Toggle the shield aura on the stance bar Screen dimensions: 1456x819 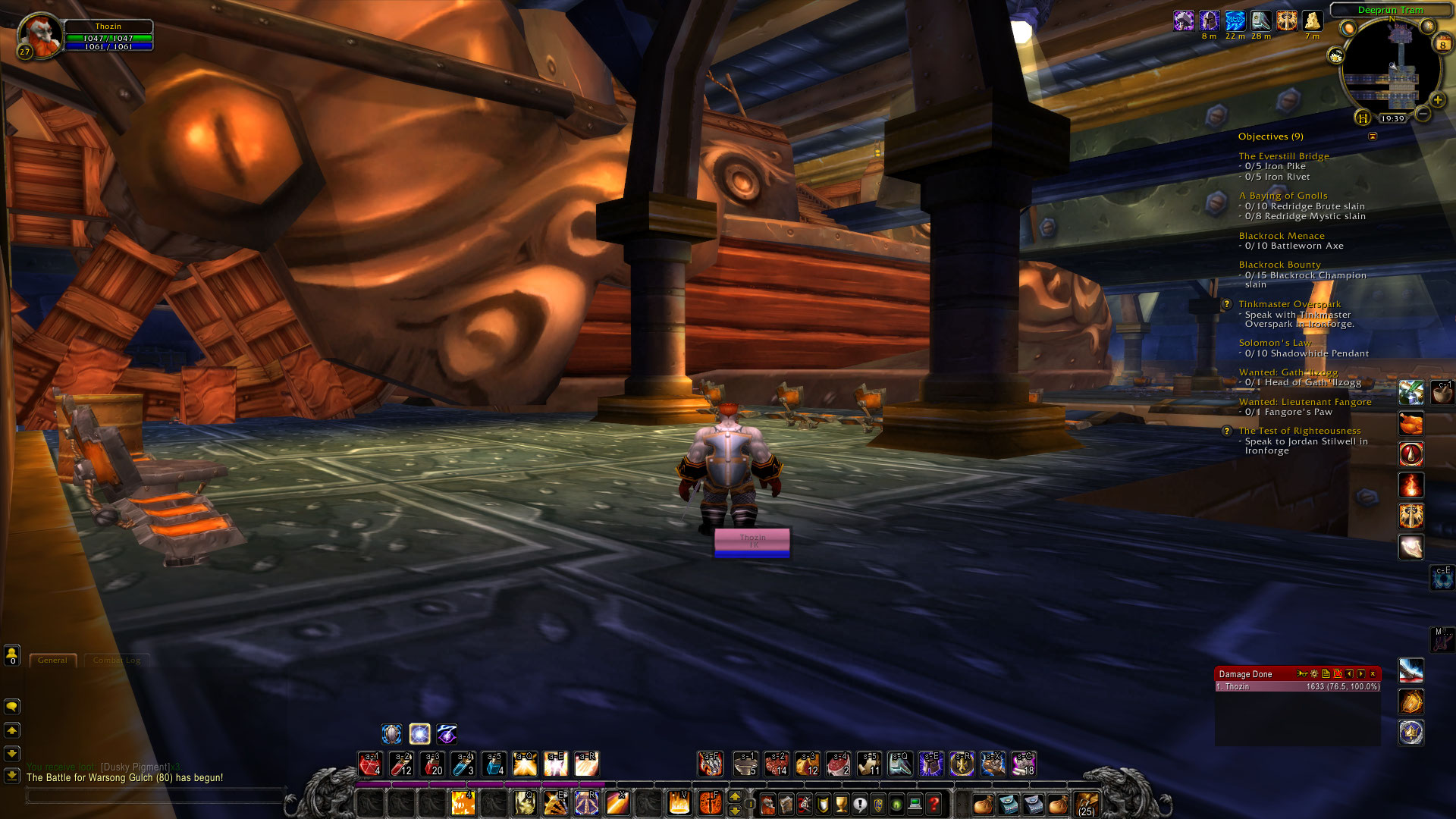coord(392,733)
